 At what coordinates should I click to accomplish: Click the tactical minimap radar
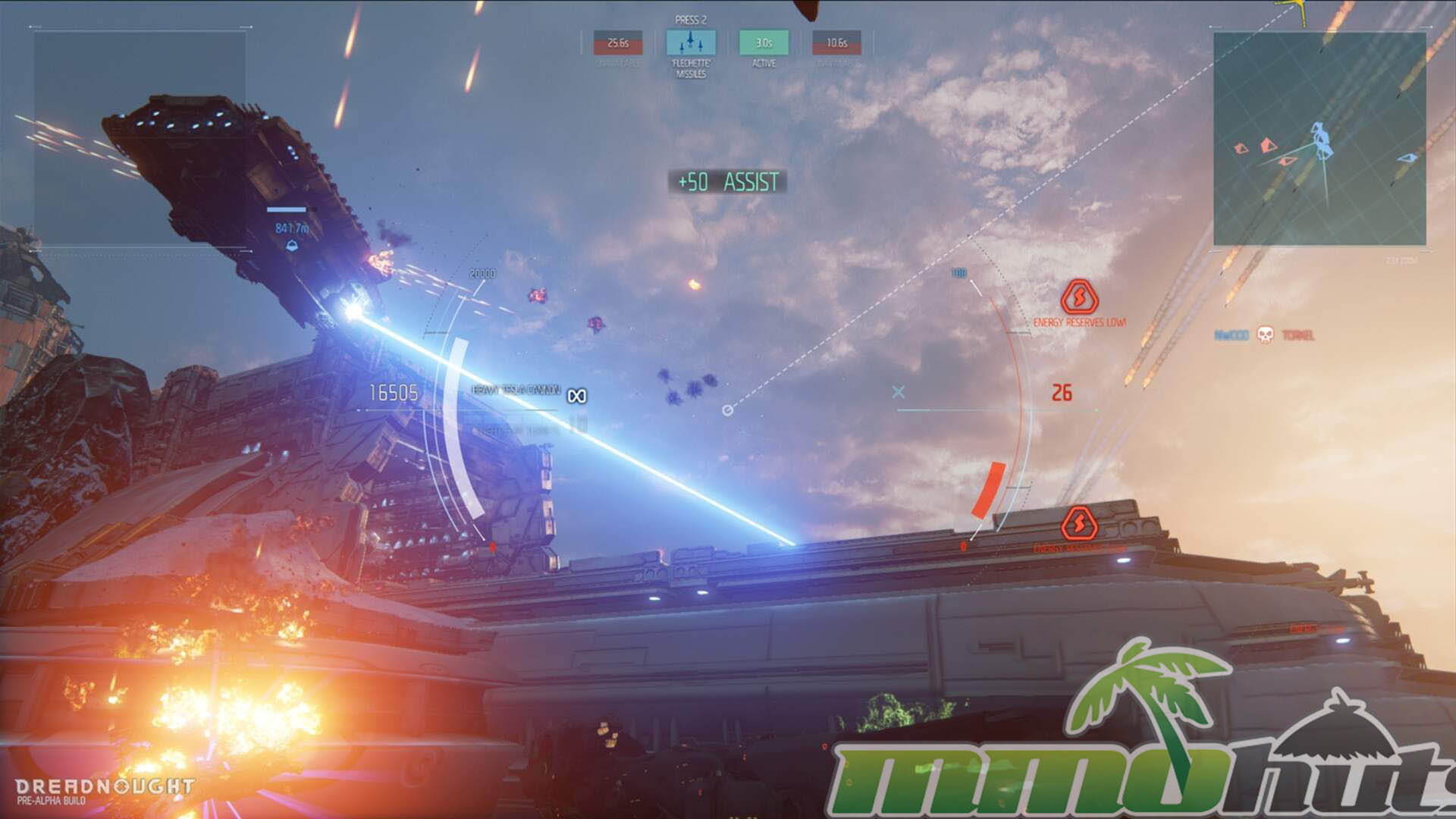click(x=1319, y=138)
